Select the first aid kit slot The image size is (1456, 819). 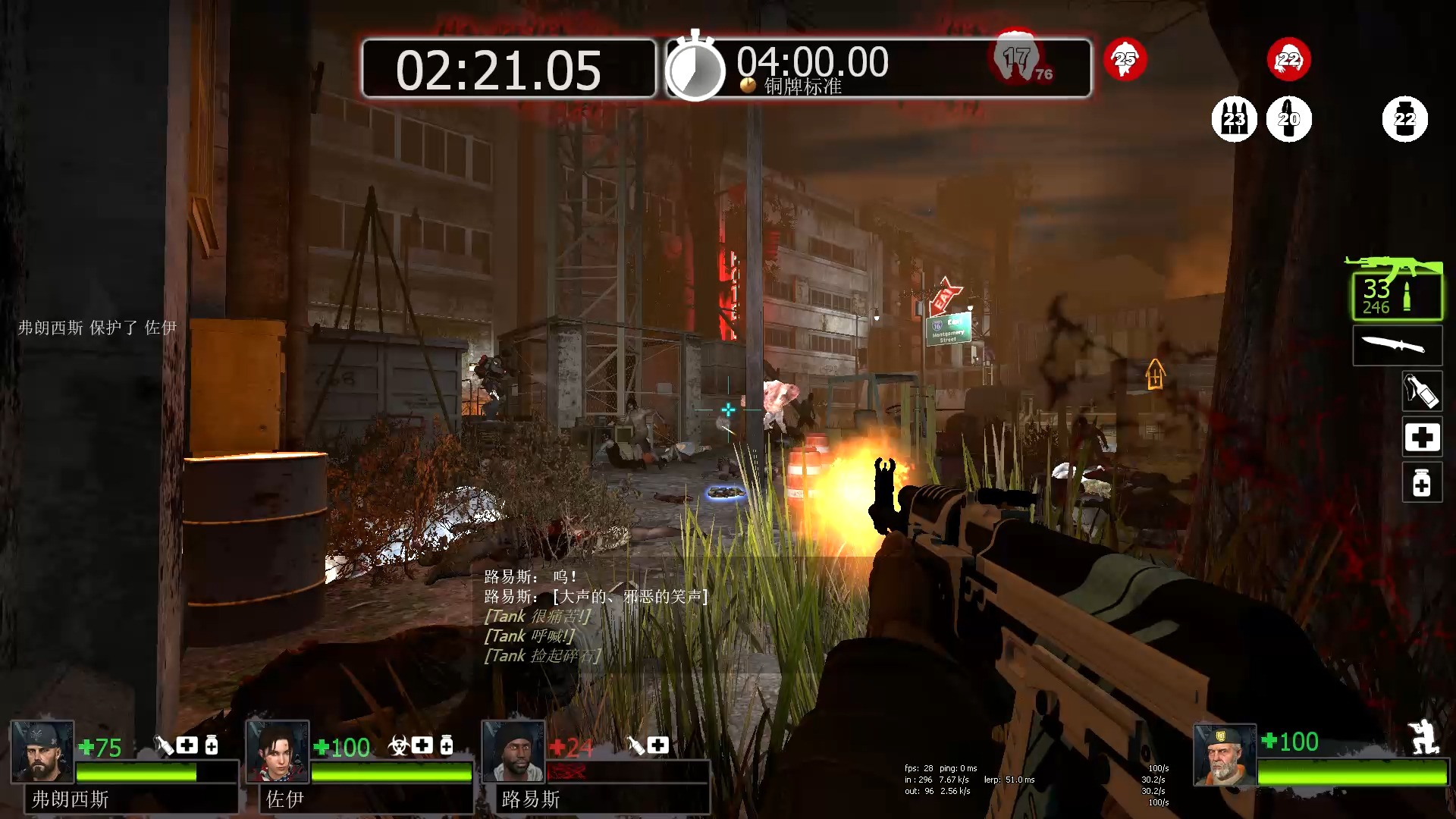(x=1421, y=438)
